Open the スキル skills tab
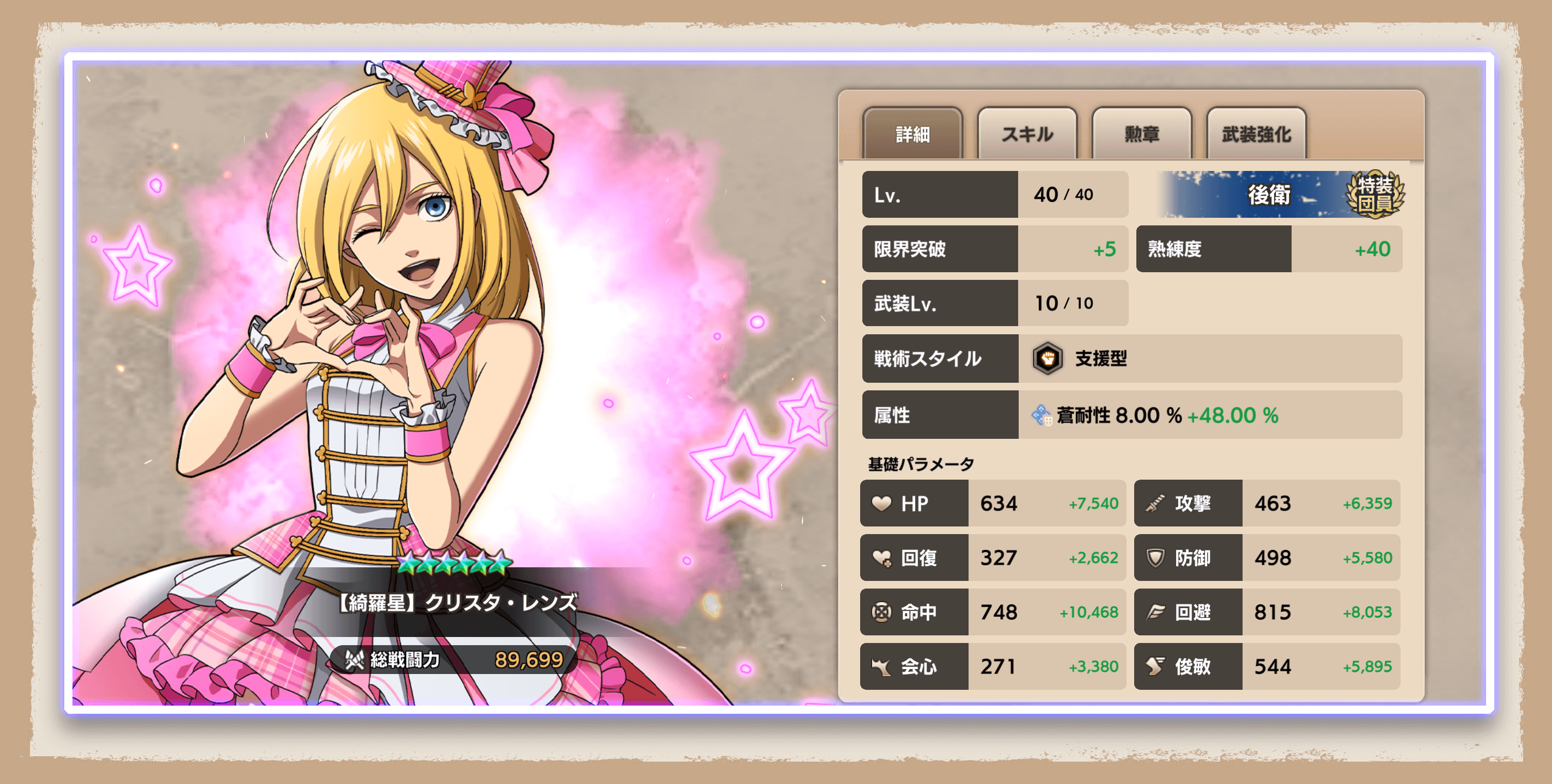Image resolution: width=1552 pixels, height=784 pixels. click(x=1027, y=134)
